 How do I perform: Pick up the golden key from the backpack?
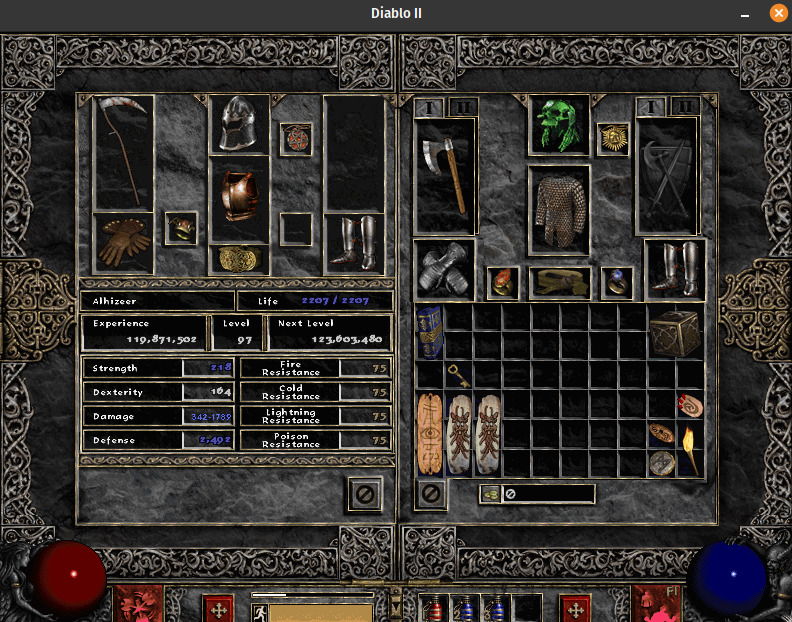coord(459,375)
